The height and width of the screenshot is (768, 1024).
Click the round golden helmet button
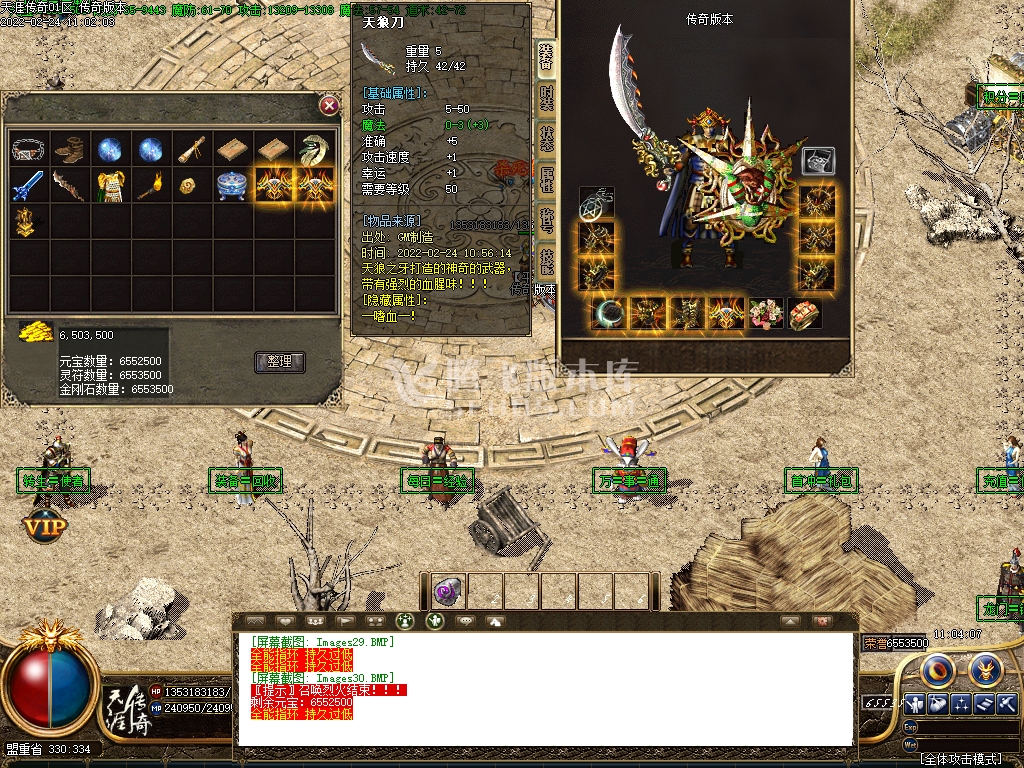point(985,669)
